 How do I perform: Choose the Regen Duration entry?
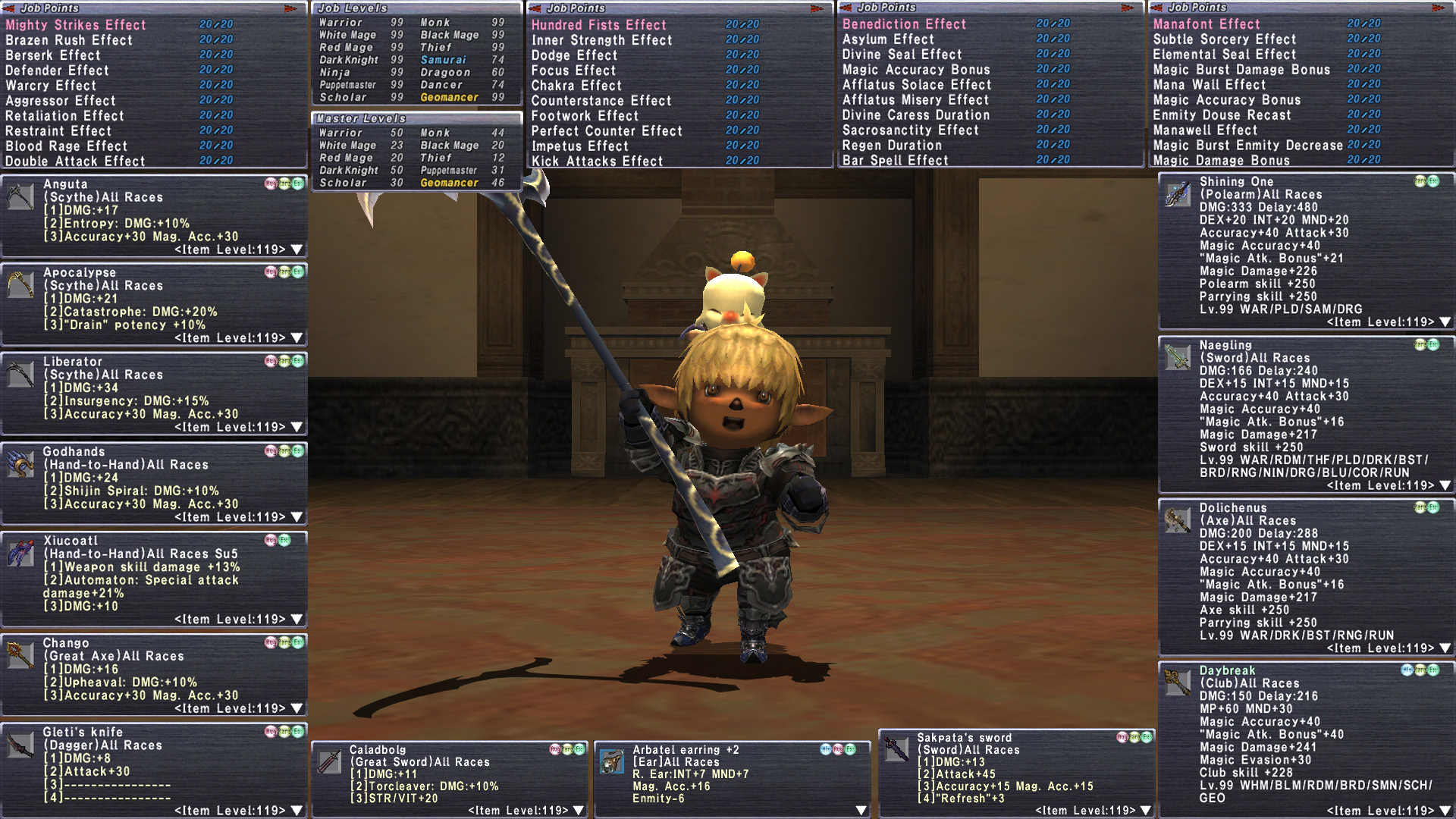coord(892,146)
